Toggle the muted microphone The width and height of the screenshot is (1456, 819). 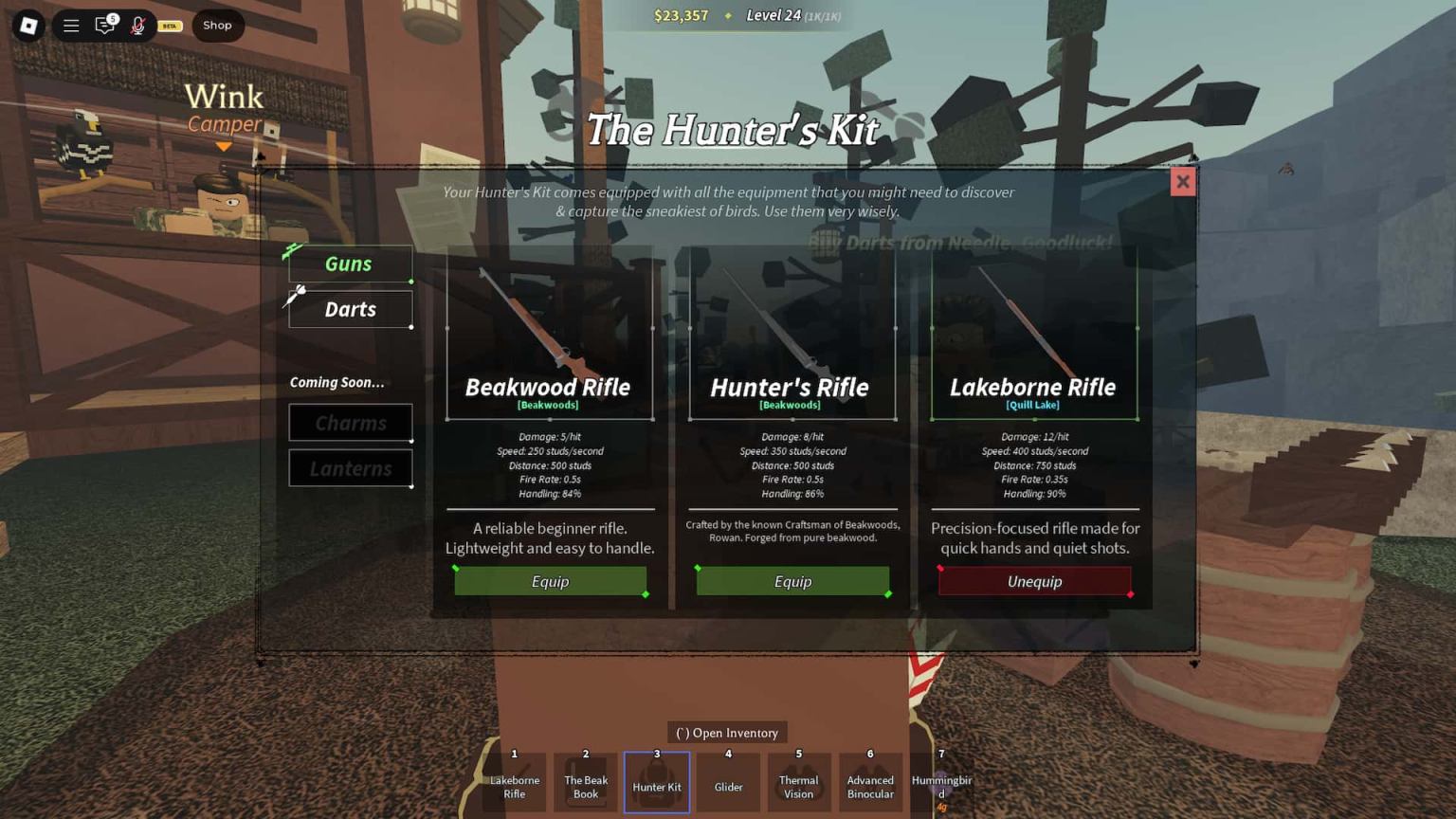(x=139, y=26)
